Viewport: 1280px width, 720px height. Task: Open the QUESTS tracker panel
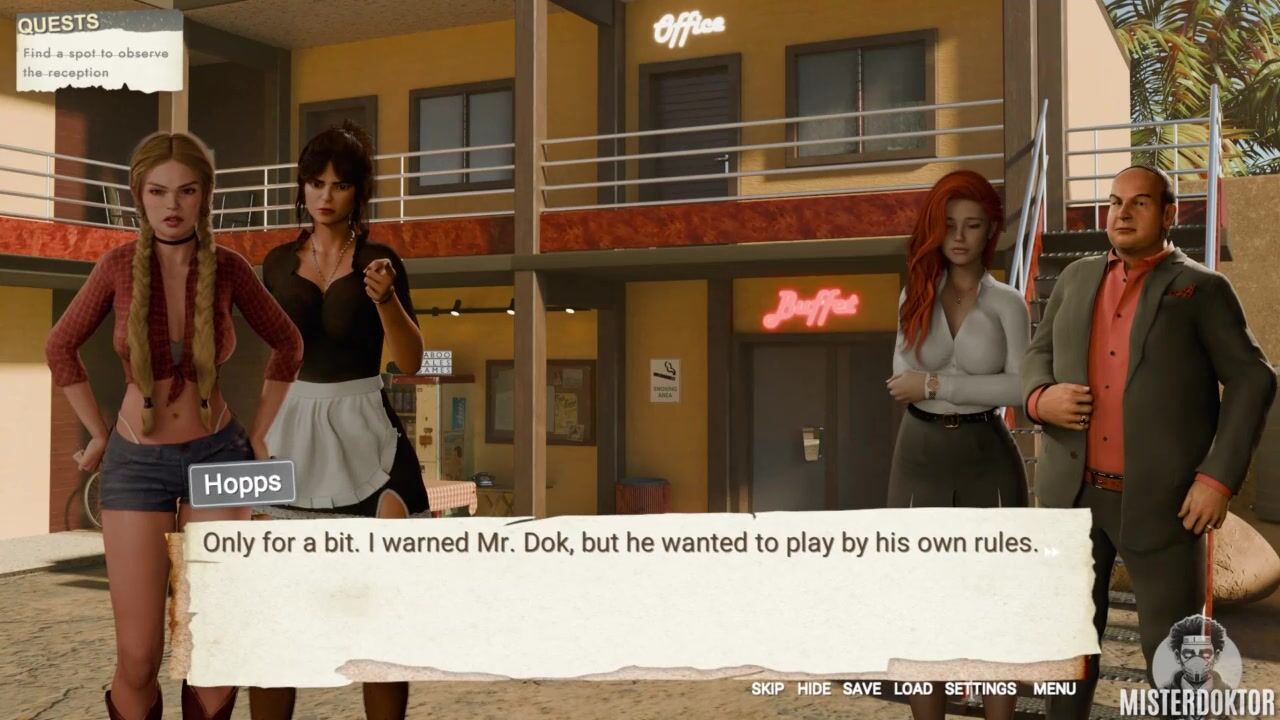click(x=59, y=24)
